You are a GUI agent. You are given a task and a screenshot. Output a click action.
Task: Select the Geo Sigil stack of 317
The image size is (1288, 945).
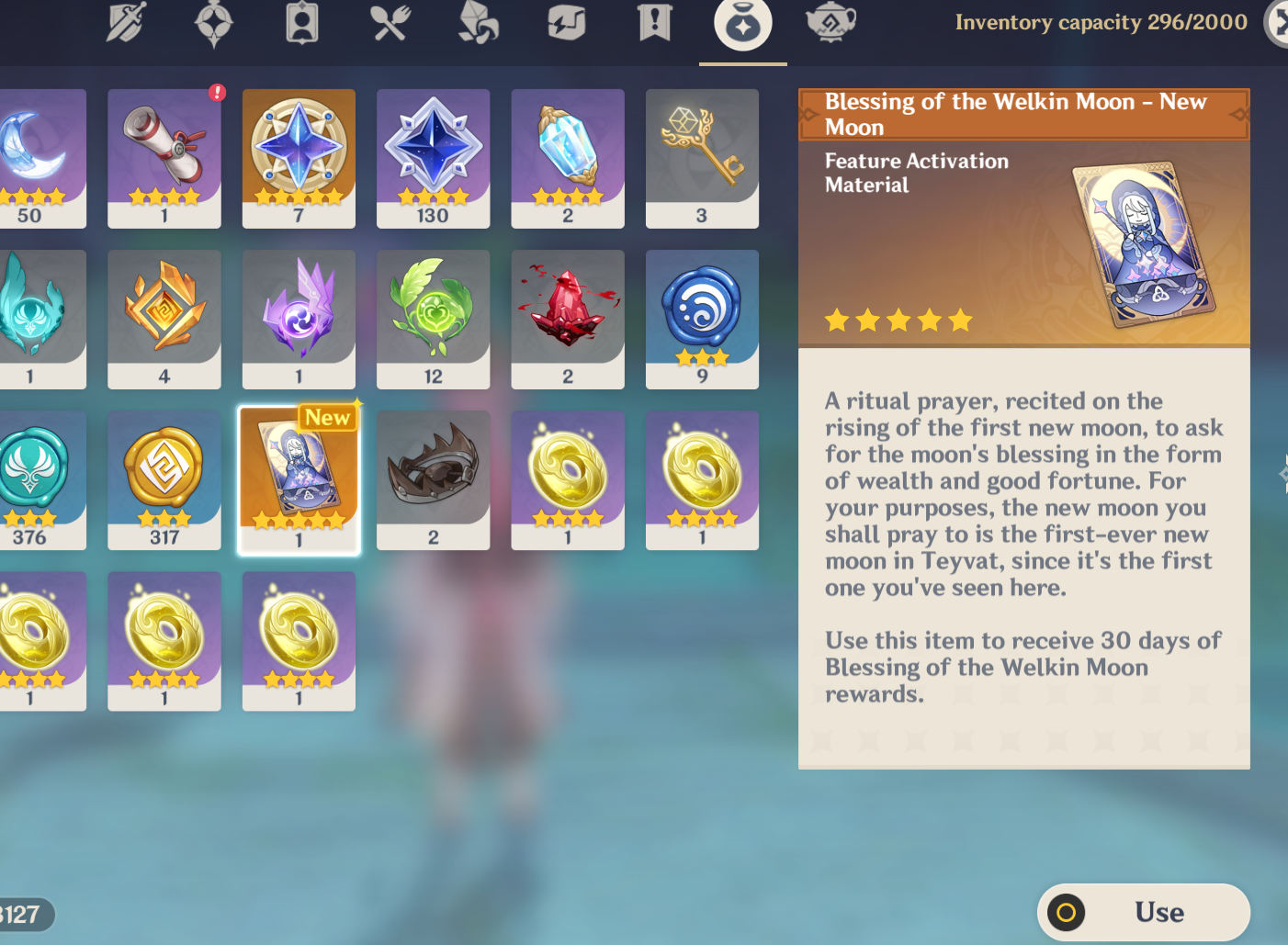164,479
